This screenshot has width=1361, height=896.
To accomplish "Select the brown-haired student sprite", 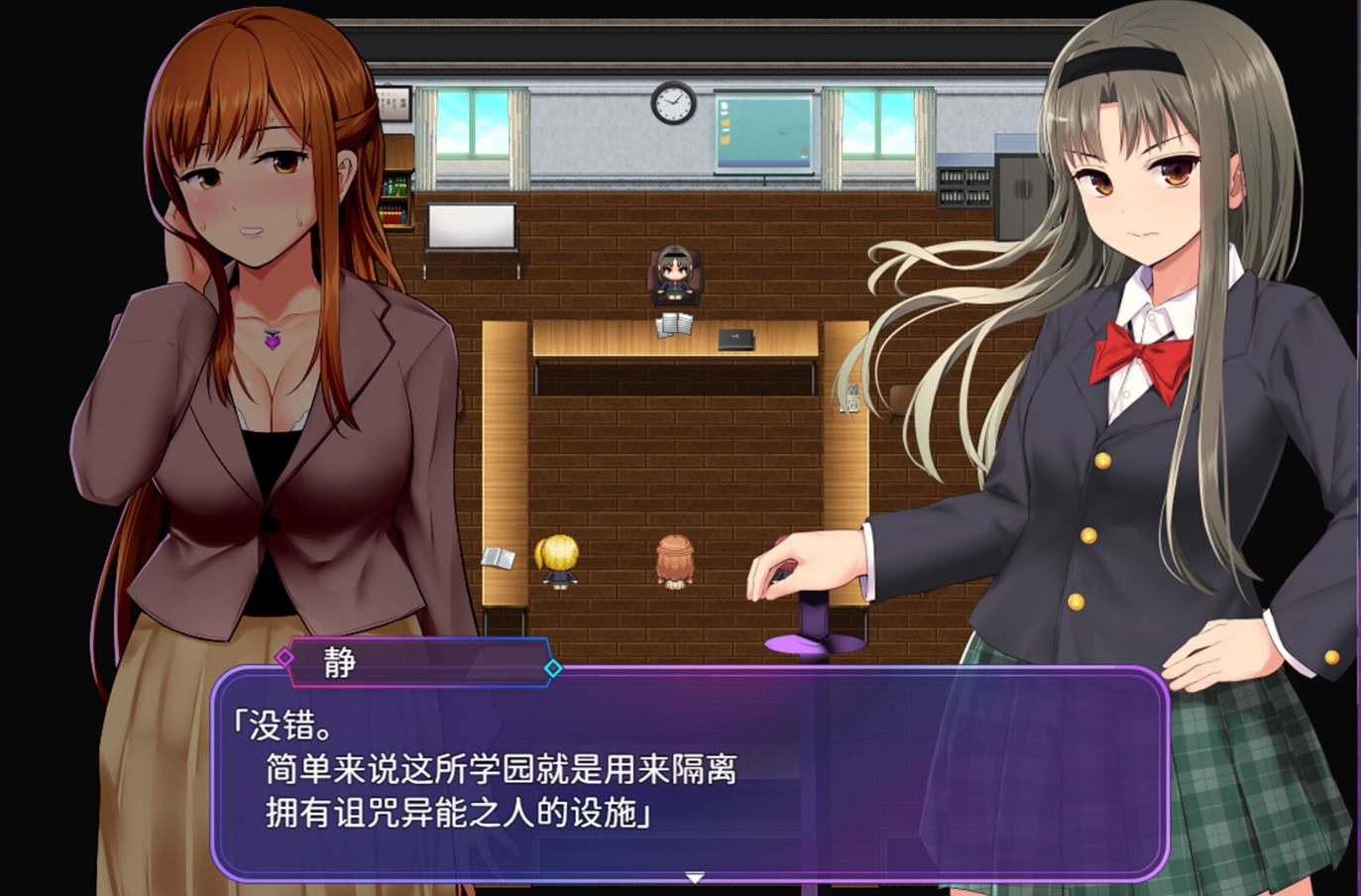I will tap(677, 560).
